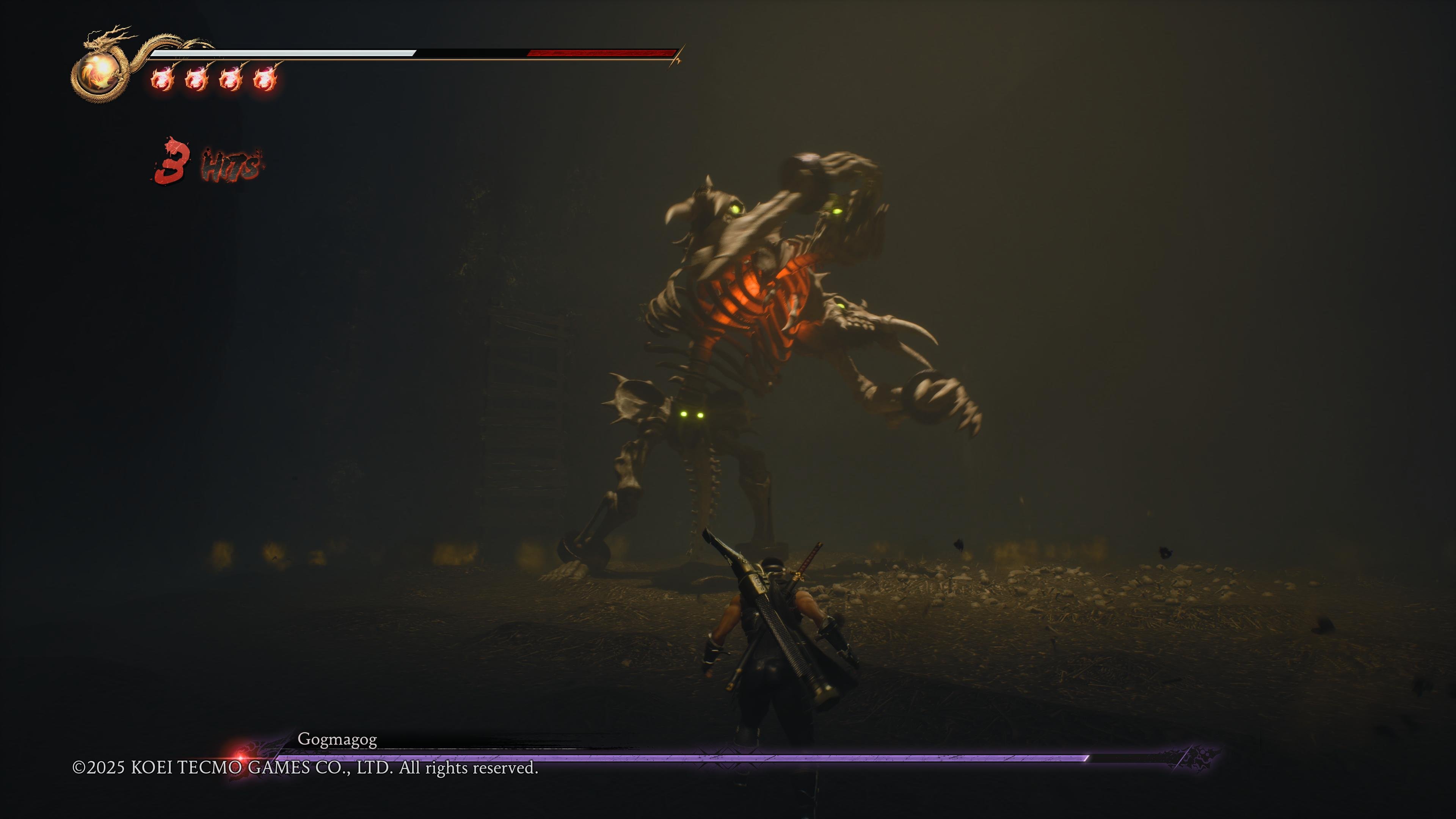Select the boss name 'Gogmagog'
Image resolution: width=1456 pixels, height=819 pixels.
[x=337, y=739]
